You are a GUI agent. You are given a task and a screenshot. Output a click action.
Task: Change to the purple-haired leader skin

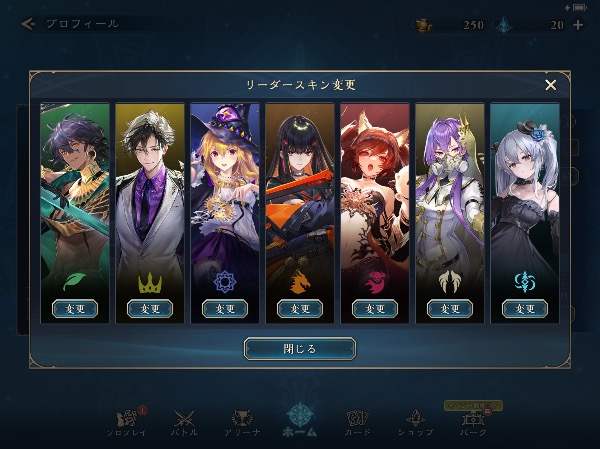[x=450, y=309]
